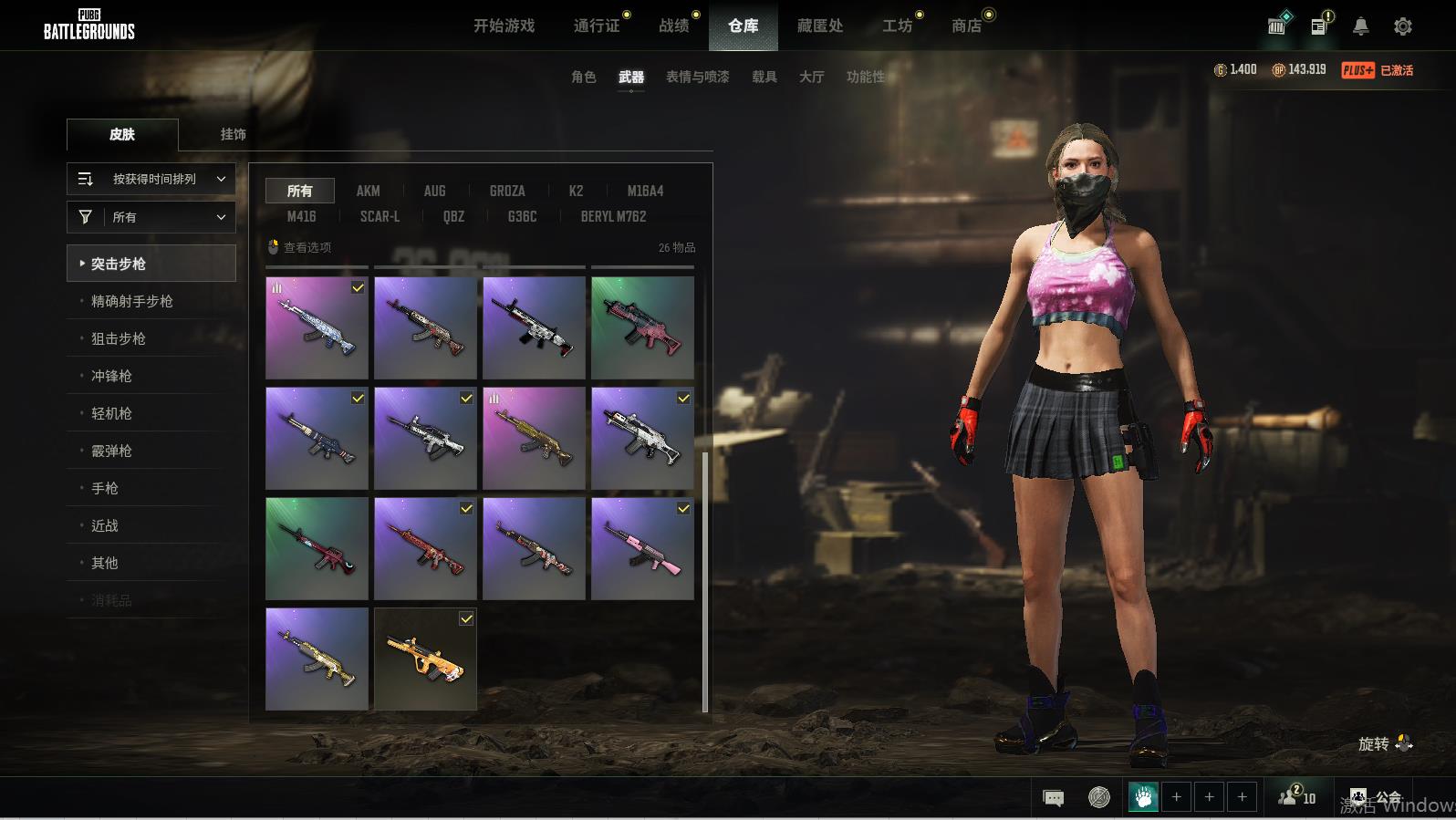Choose the 狙击步枪 category

(x=119, y=338)
